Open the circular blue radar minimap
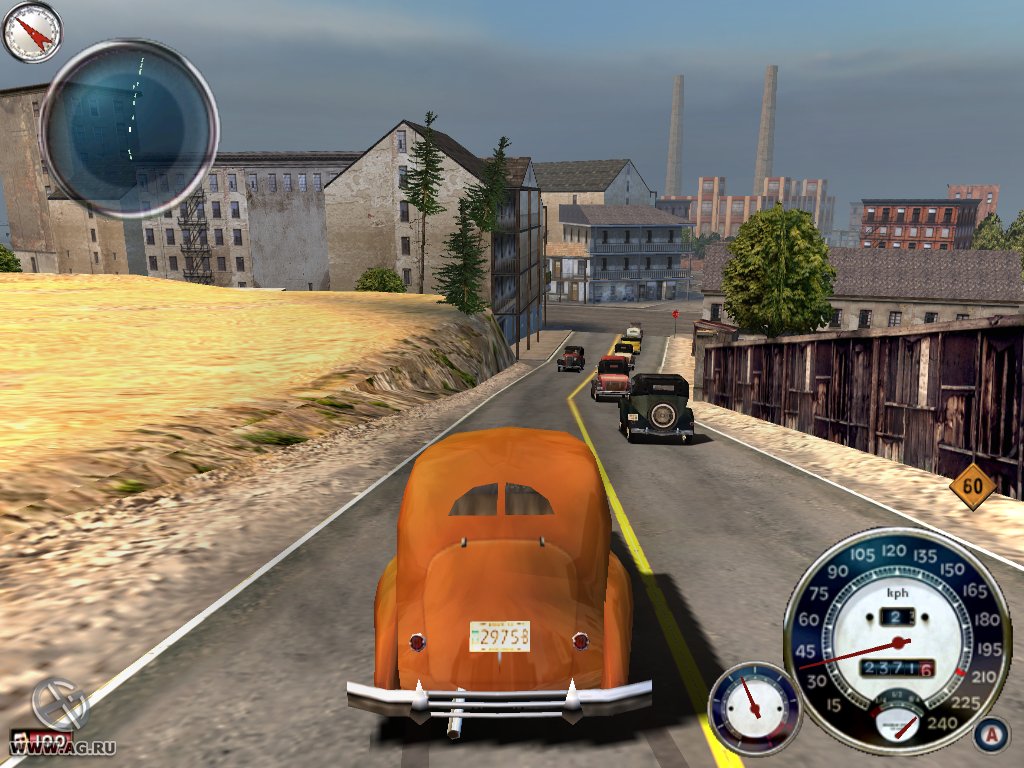This screenshot has width=1024, height=768. (x=129, y=129)
